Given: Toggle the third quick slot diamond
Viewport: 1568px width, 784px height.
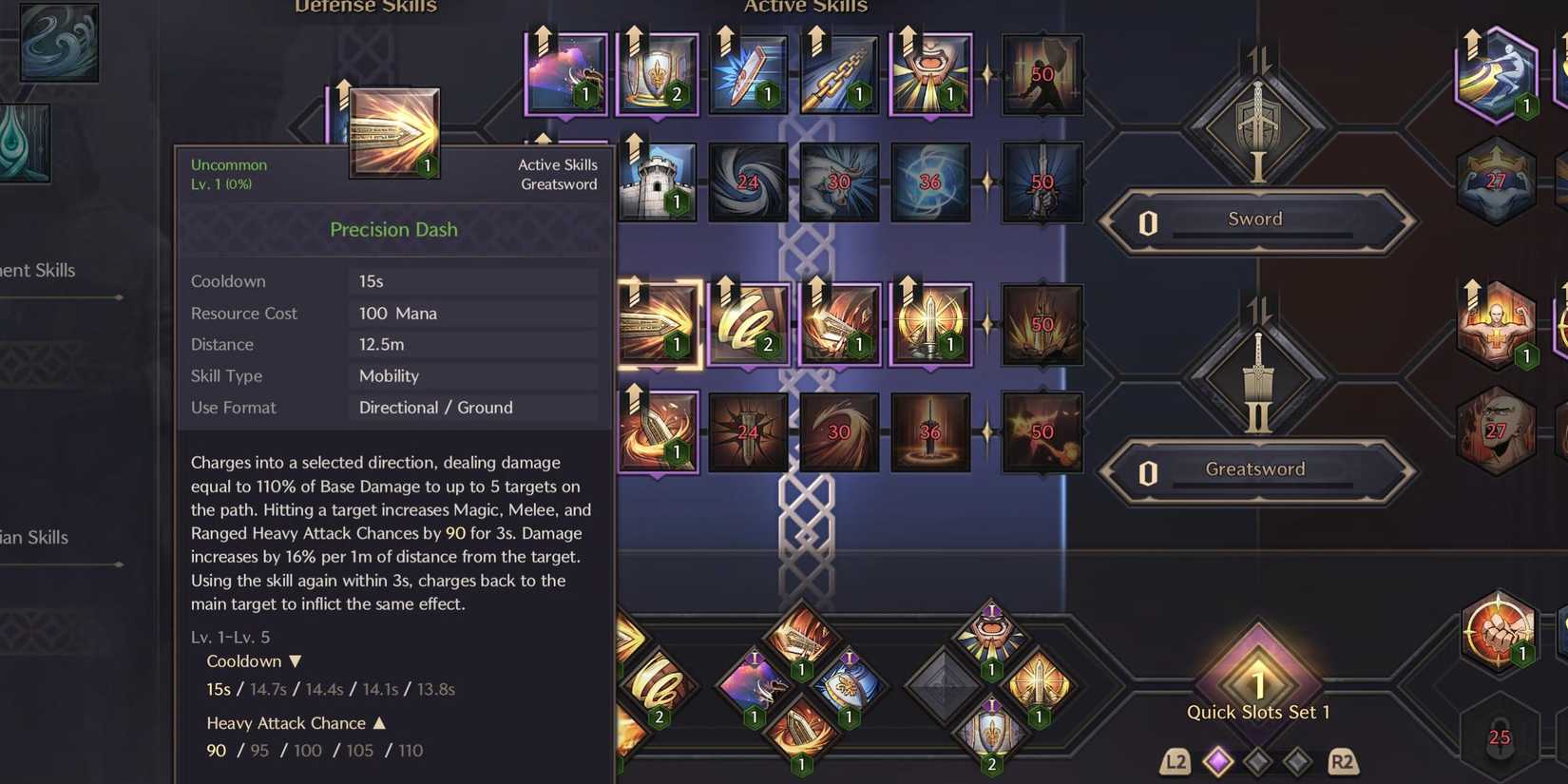Looking at the screenshot, I should (x=1296, y=761).
